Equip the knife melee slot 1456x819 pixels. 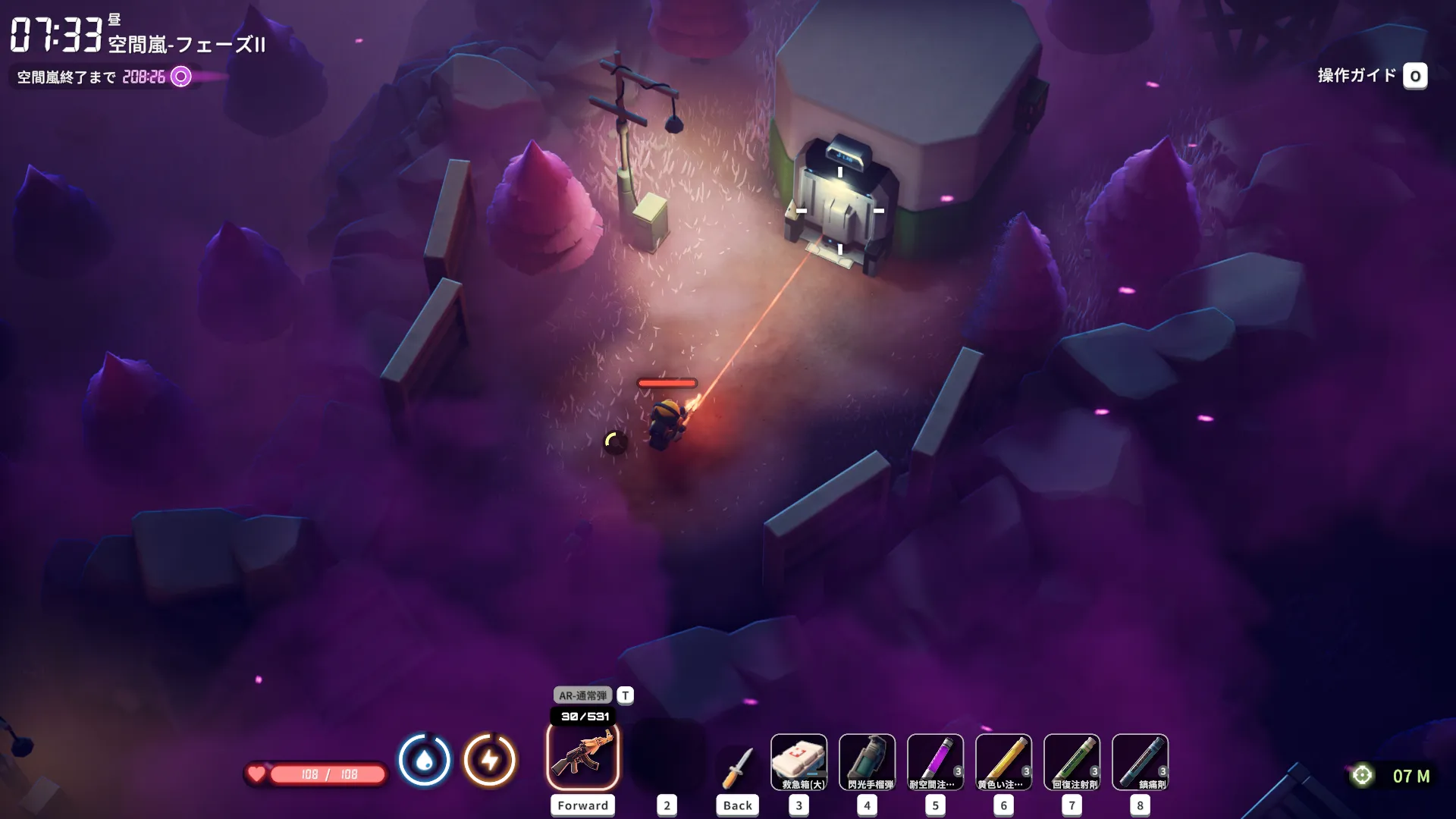(x=737, y=766)
